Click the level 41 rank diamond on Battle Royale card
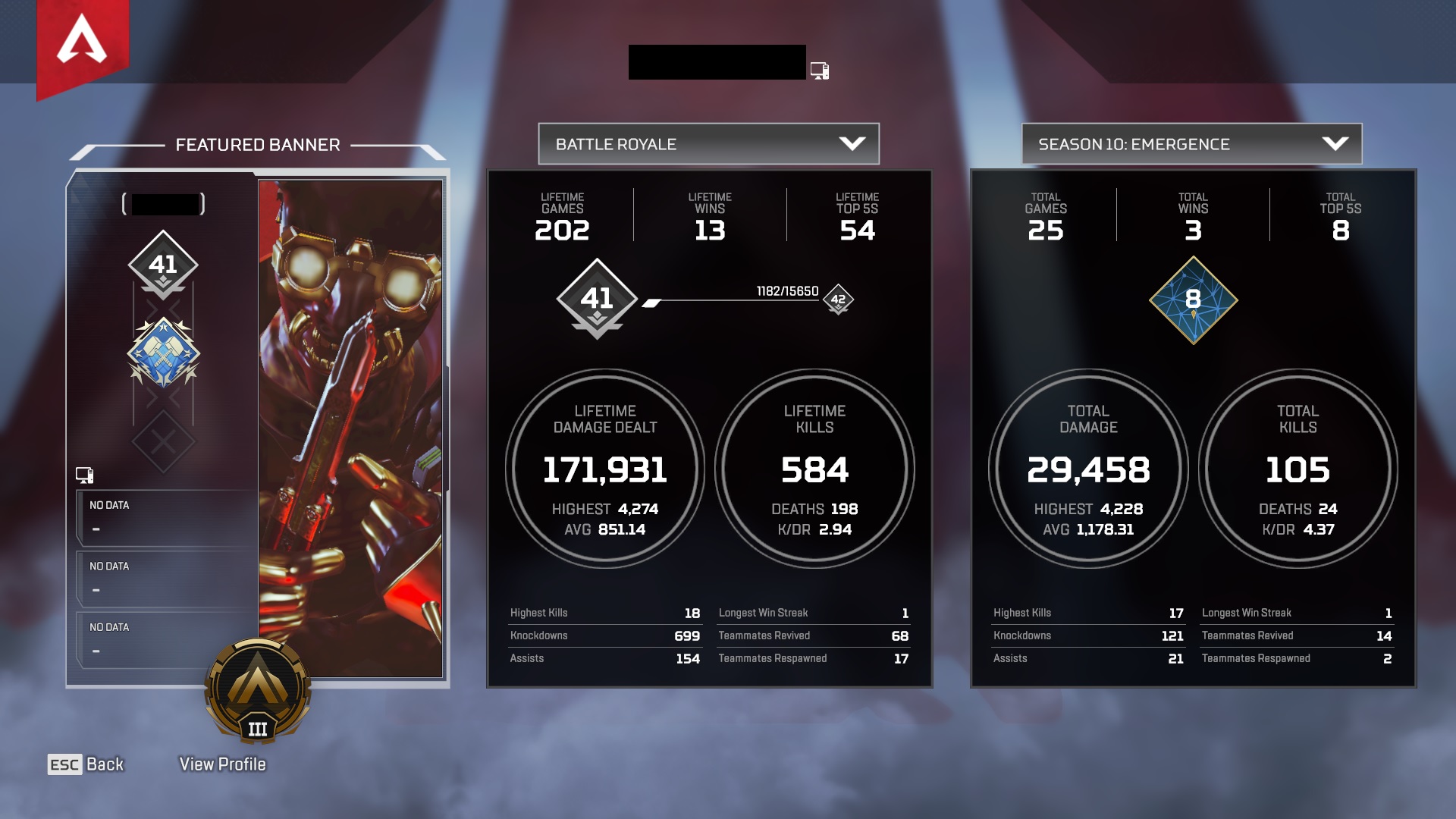Image resolution: width=1456 pixels, height=819 pixels. point(598,300)
